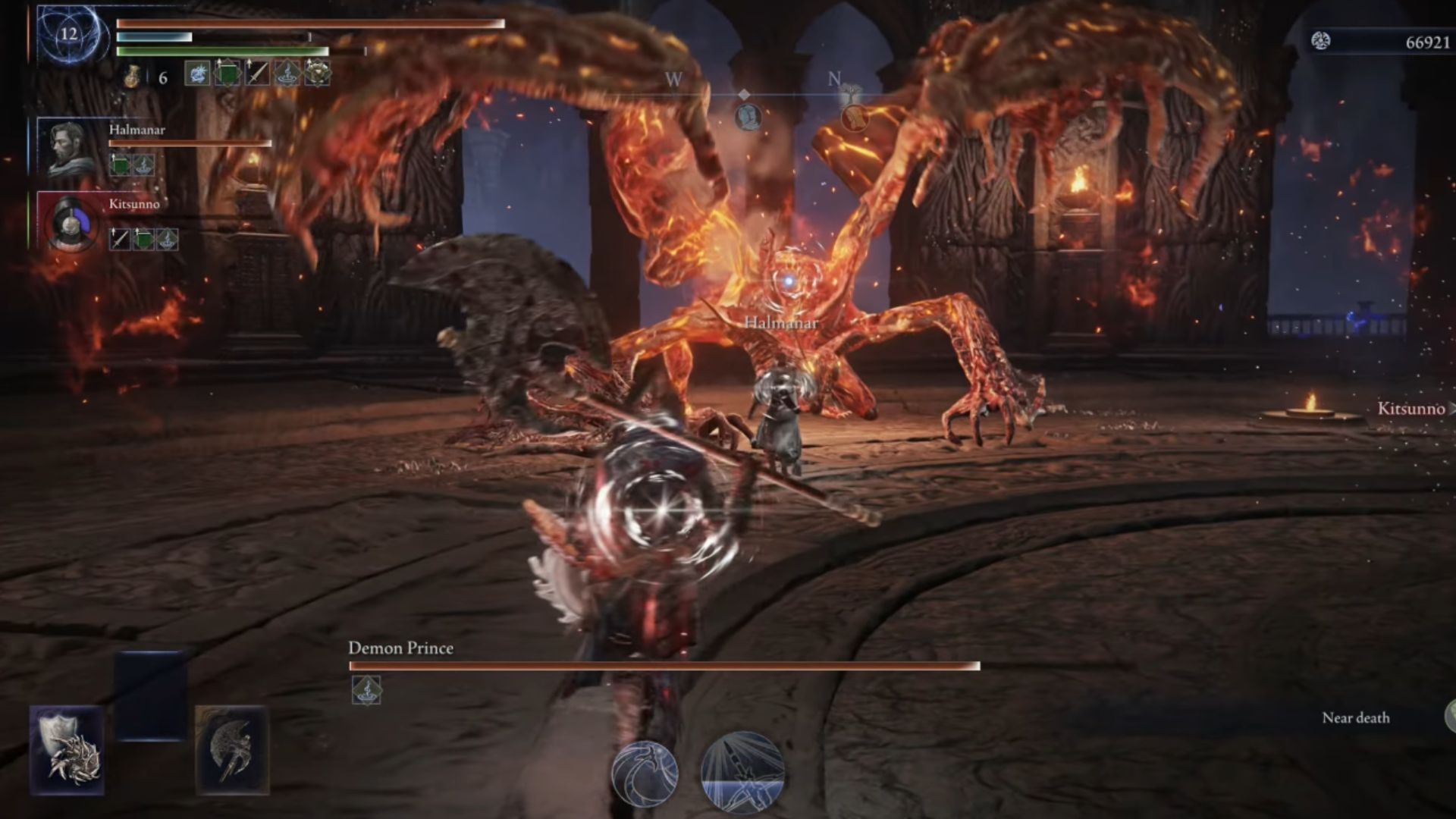Image resolution: width=1456 pixels, height=819 pixels.
Task: Click the Near death warning text
Action: point(1354,717)
